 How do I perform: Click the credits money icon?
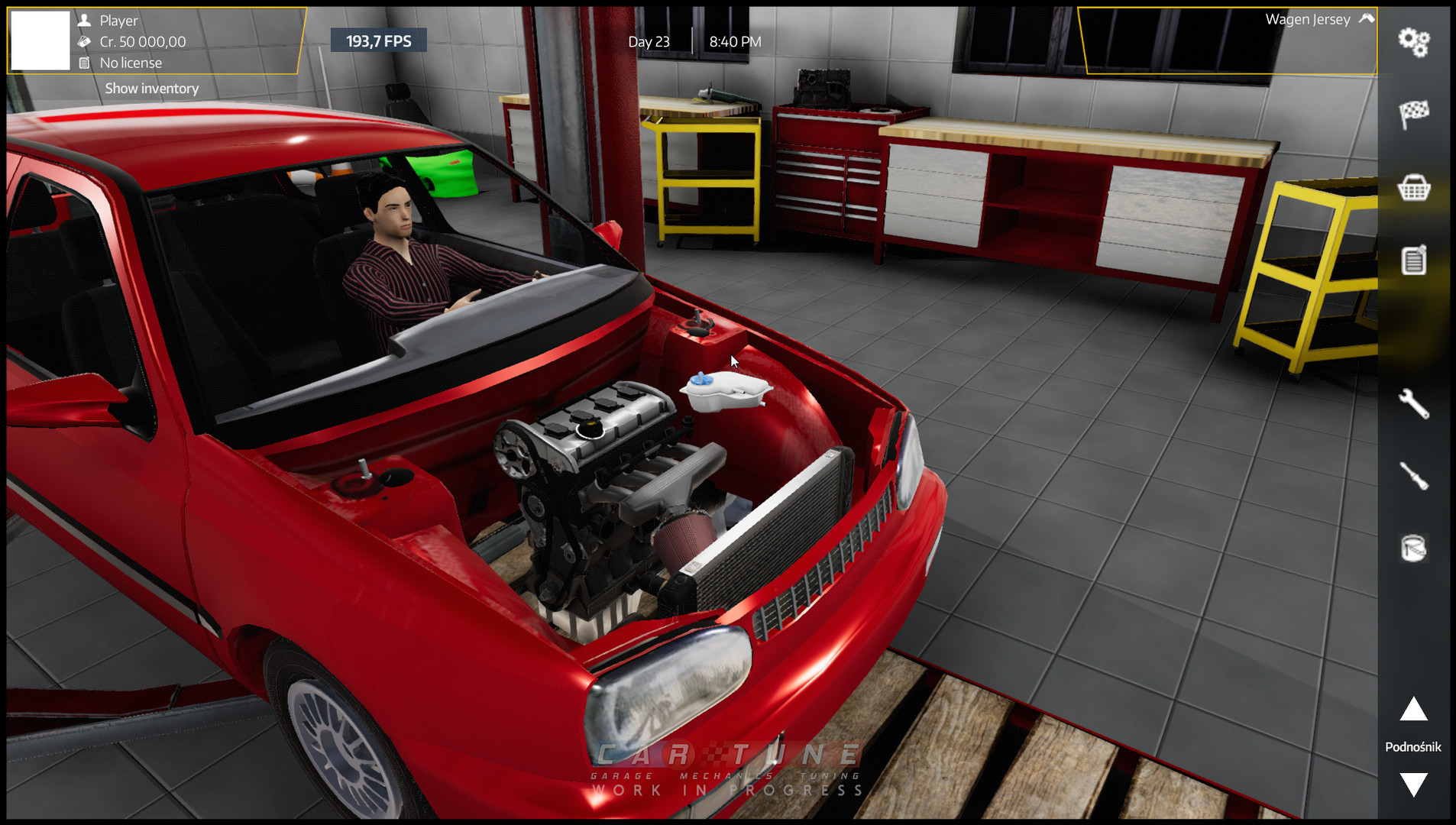pyautogui.click(x=86, y=42)
